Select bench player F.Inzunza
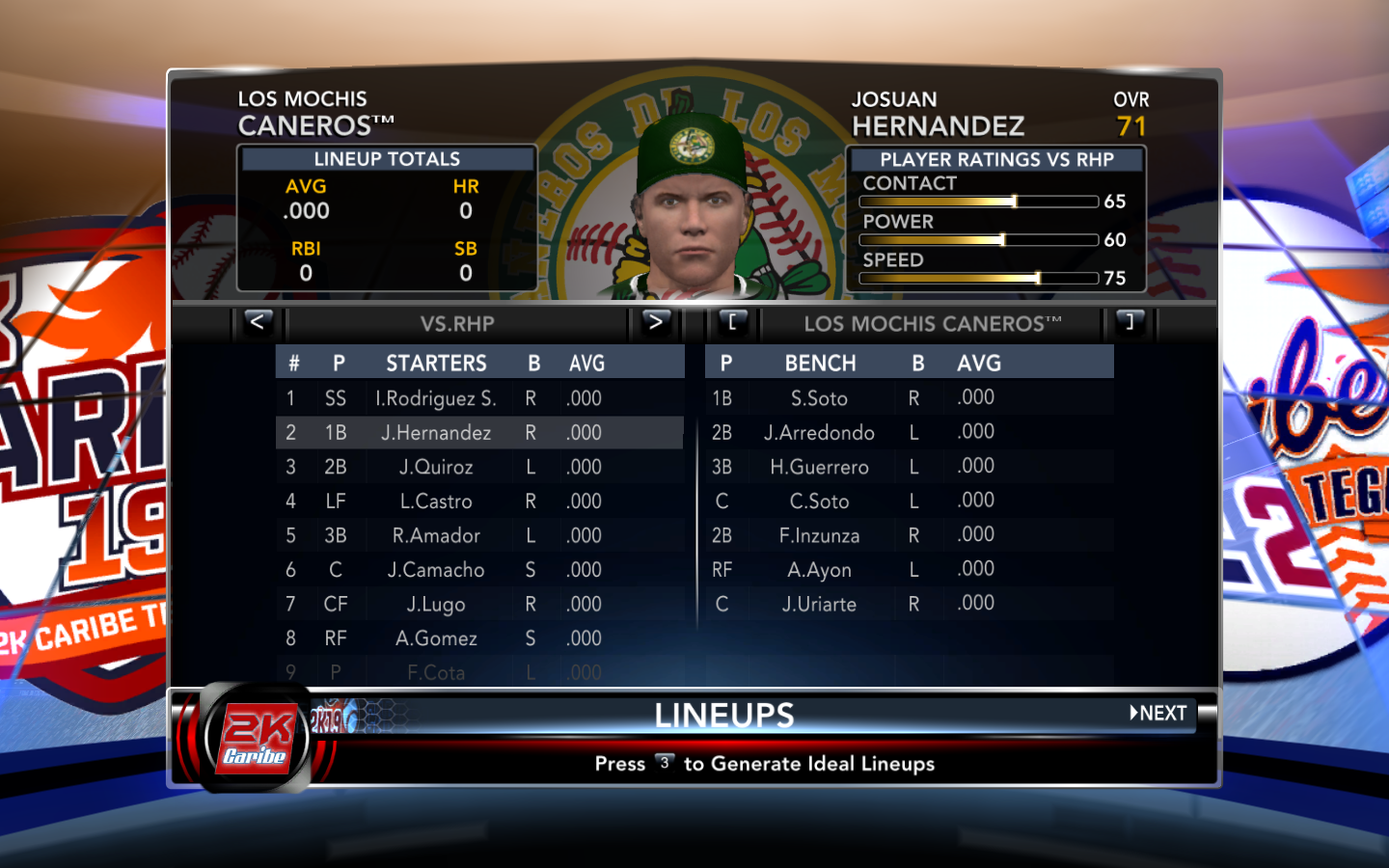Viewport: 1389px width, 868px height. (x=819, y=536)
